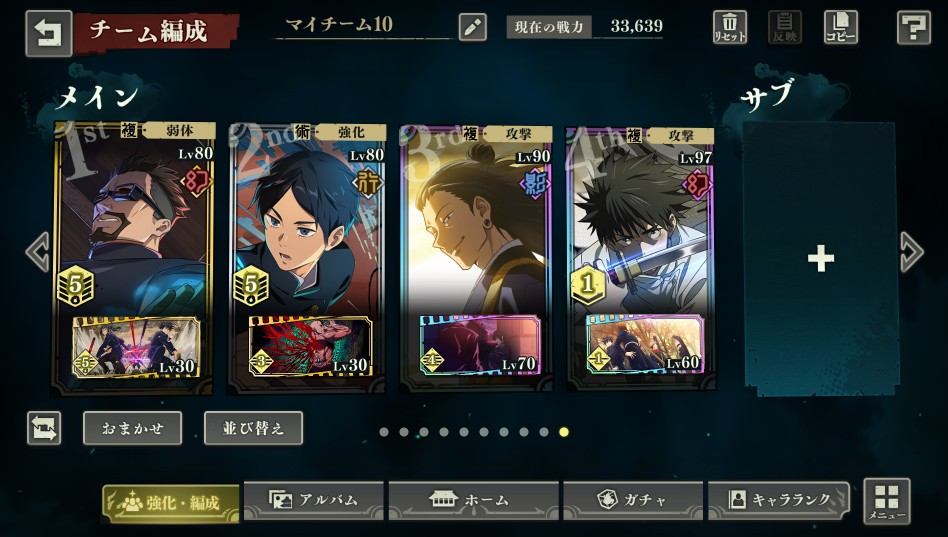
Task: Add a sub member via the plus slot
Action: (820, 259)
